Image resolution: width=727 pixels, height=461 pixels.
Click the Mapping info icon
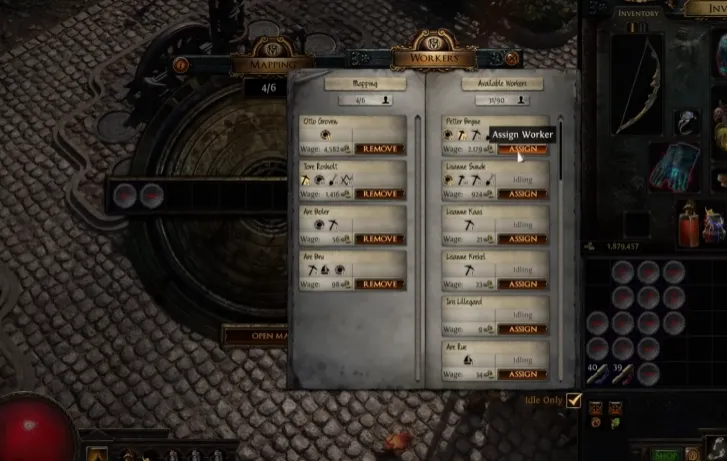pos(181,65)
